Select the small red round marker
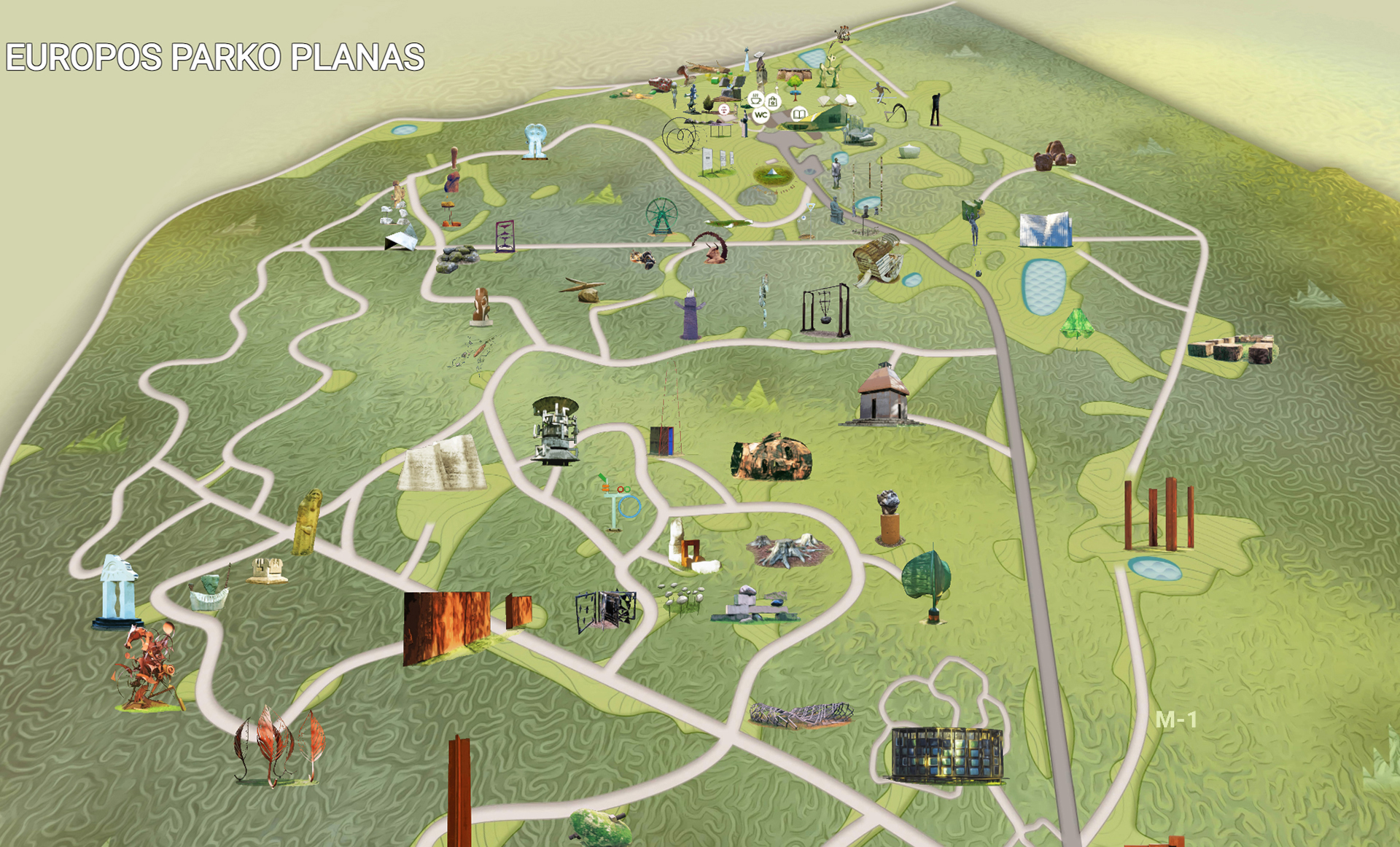Screen dimensions: 1400x847 [724, 109]
